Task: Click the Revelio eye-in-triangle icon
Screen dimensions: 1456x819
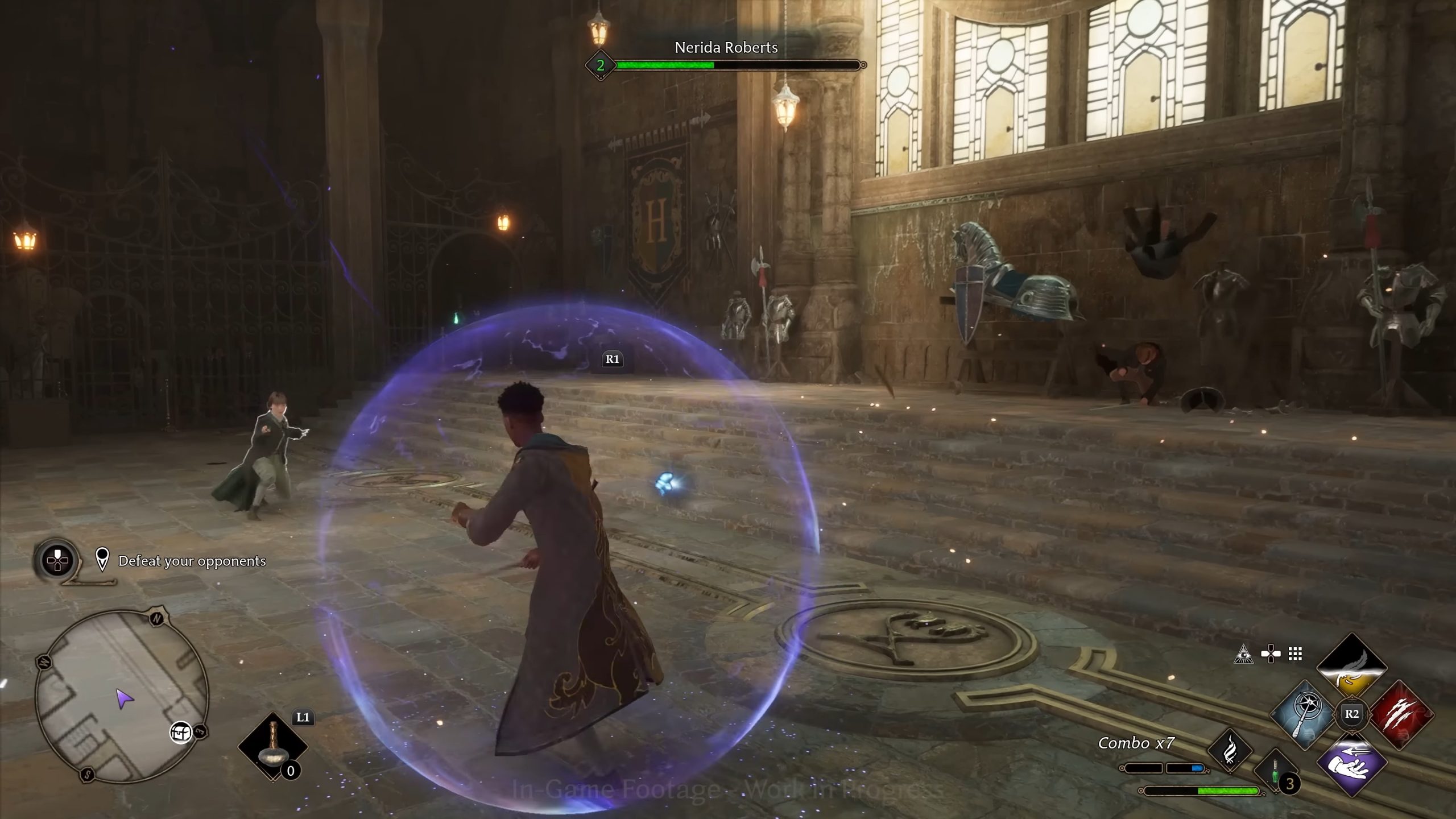Action: (x=1244, y=655)
